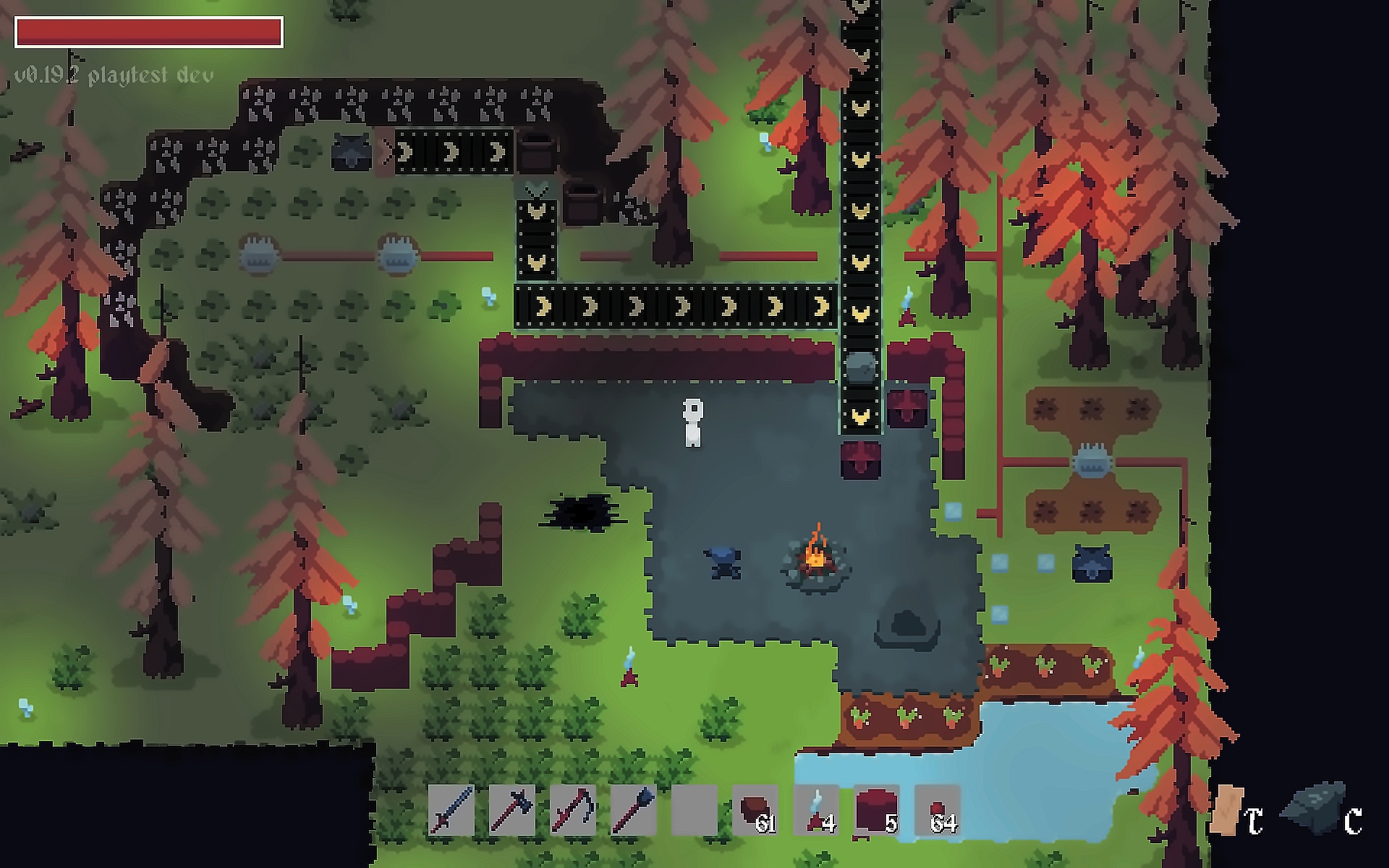Image resolution: width=1389 pixels, height=868 pixels.
Task: Choose the dark red block stack of 5
Action: pos(877,810)
